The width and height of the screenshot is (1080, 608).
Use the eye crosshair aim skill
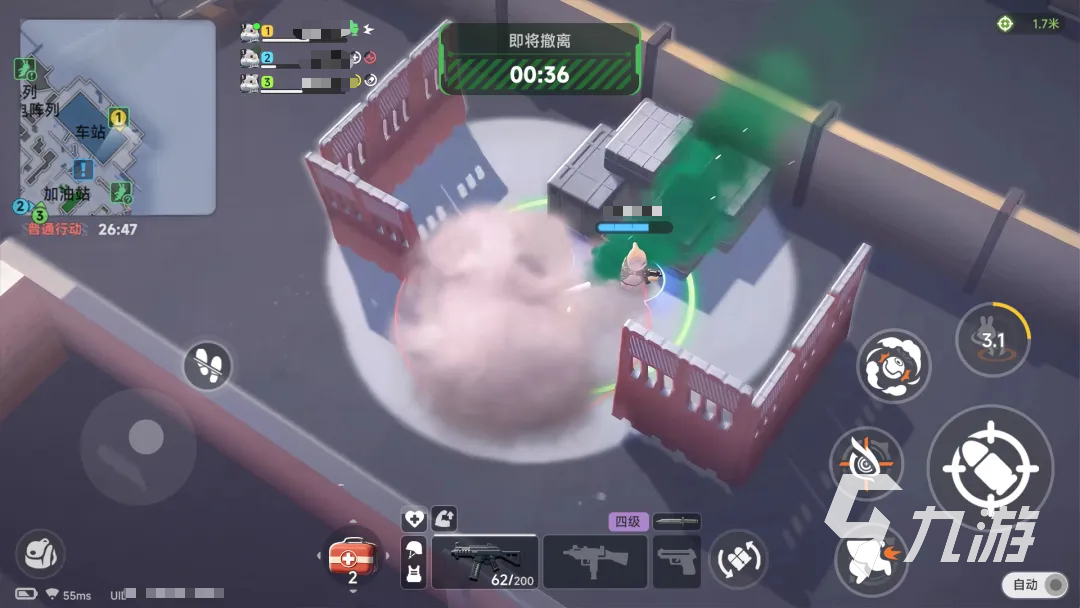coord(866,465)
